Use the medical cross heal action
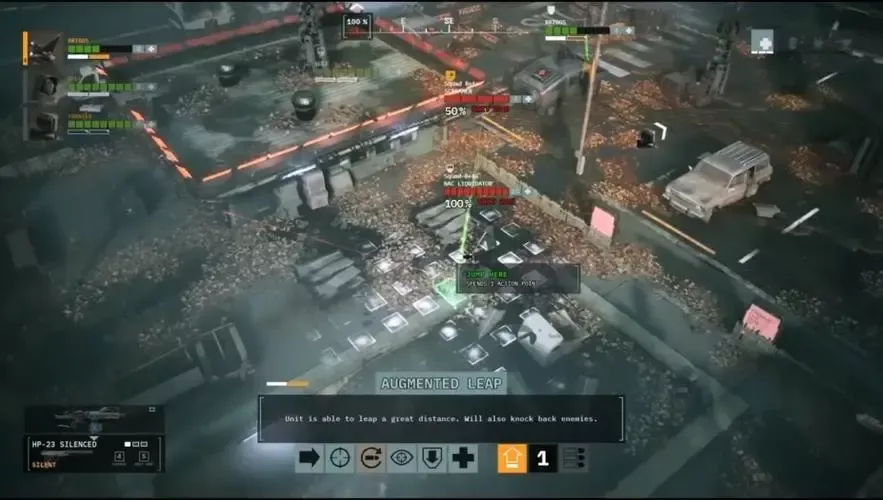Image resolution: width=883 pixels, height=500 pixels. pyautogui.click(x=463, y=458)
